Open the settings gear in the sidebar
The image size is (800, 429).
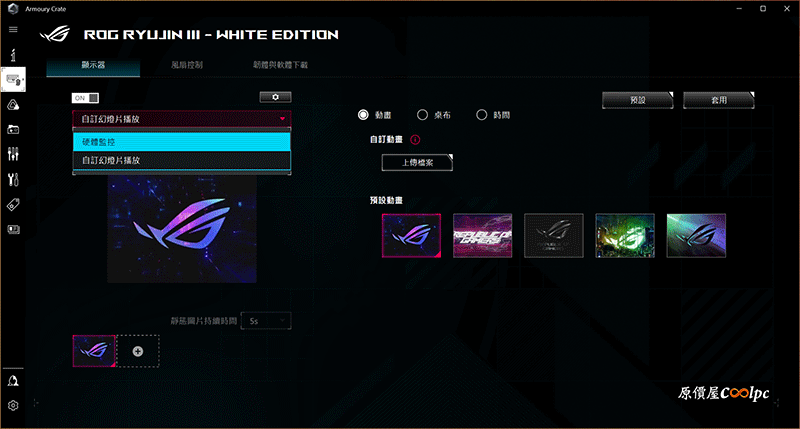point(13,406)
